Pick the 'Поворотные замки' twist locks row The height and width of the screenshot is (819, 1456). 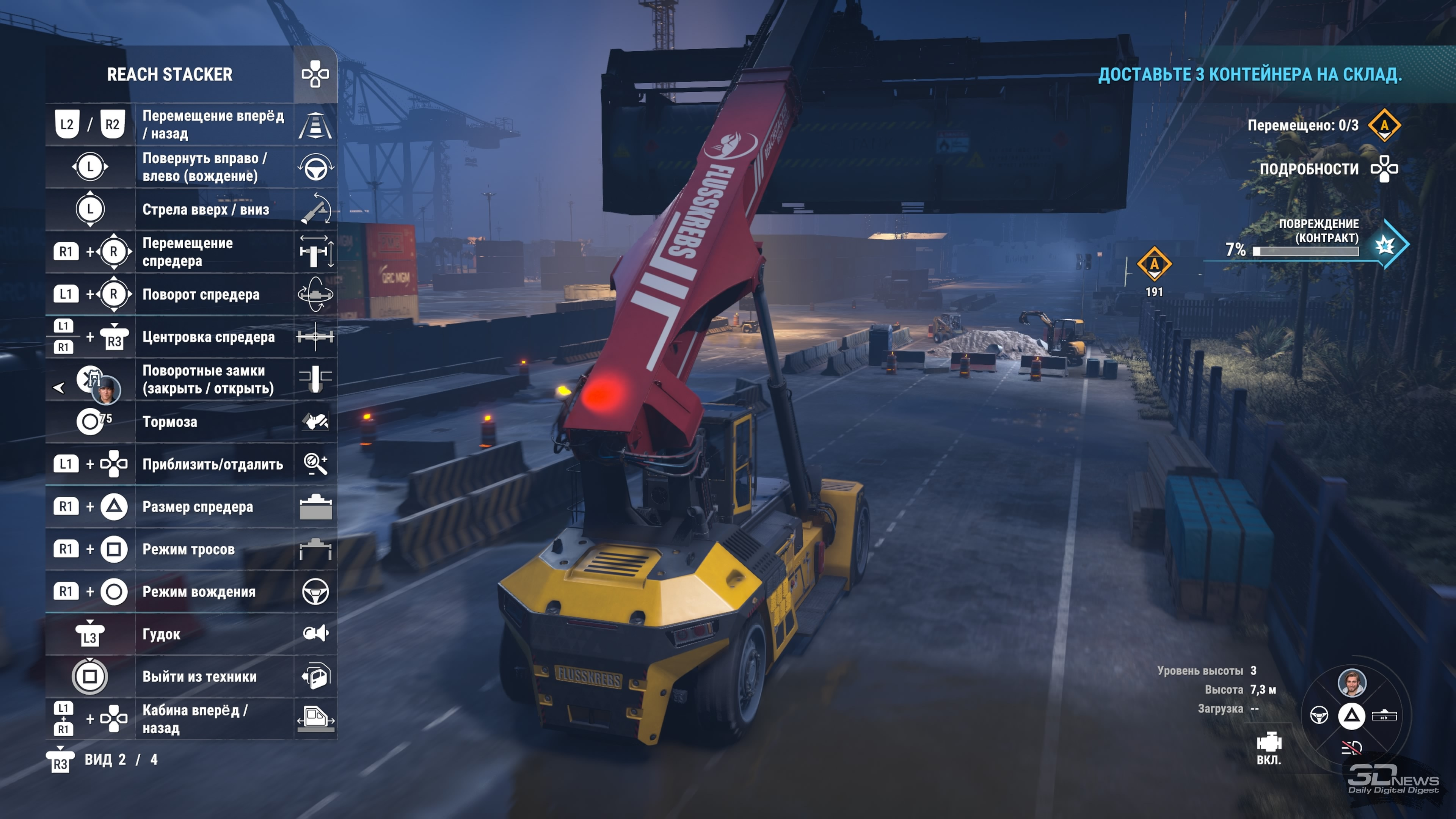pyautogui.click(x=191, y=379)
